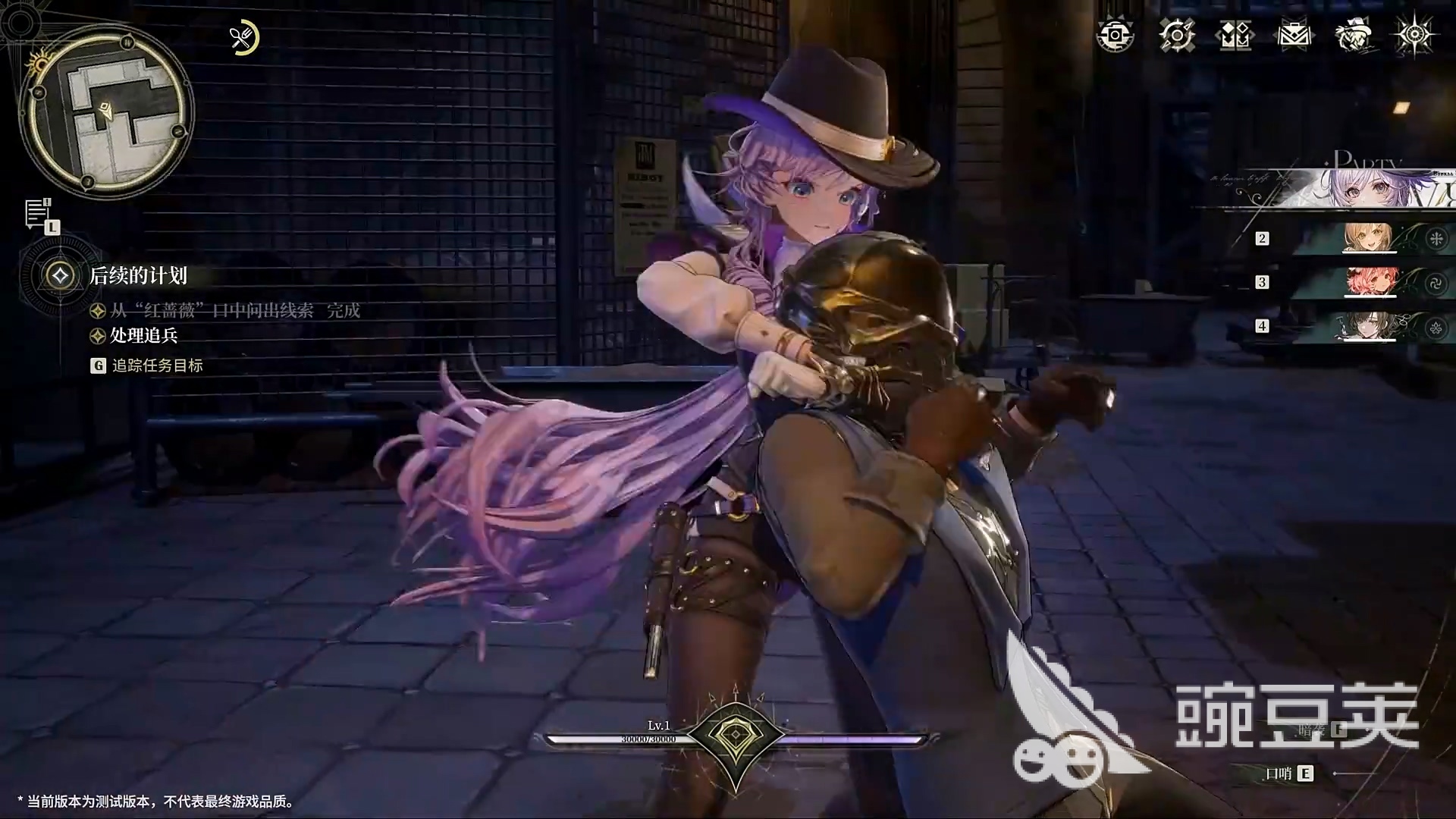
Task: Switch to dark-haired party member four
Action: point(1367,326)
